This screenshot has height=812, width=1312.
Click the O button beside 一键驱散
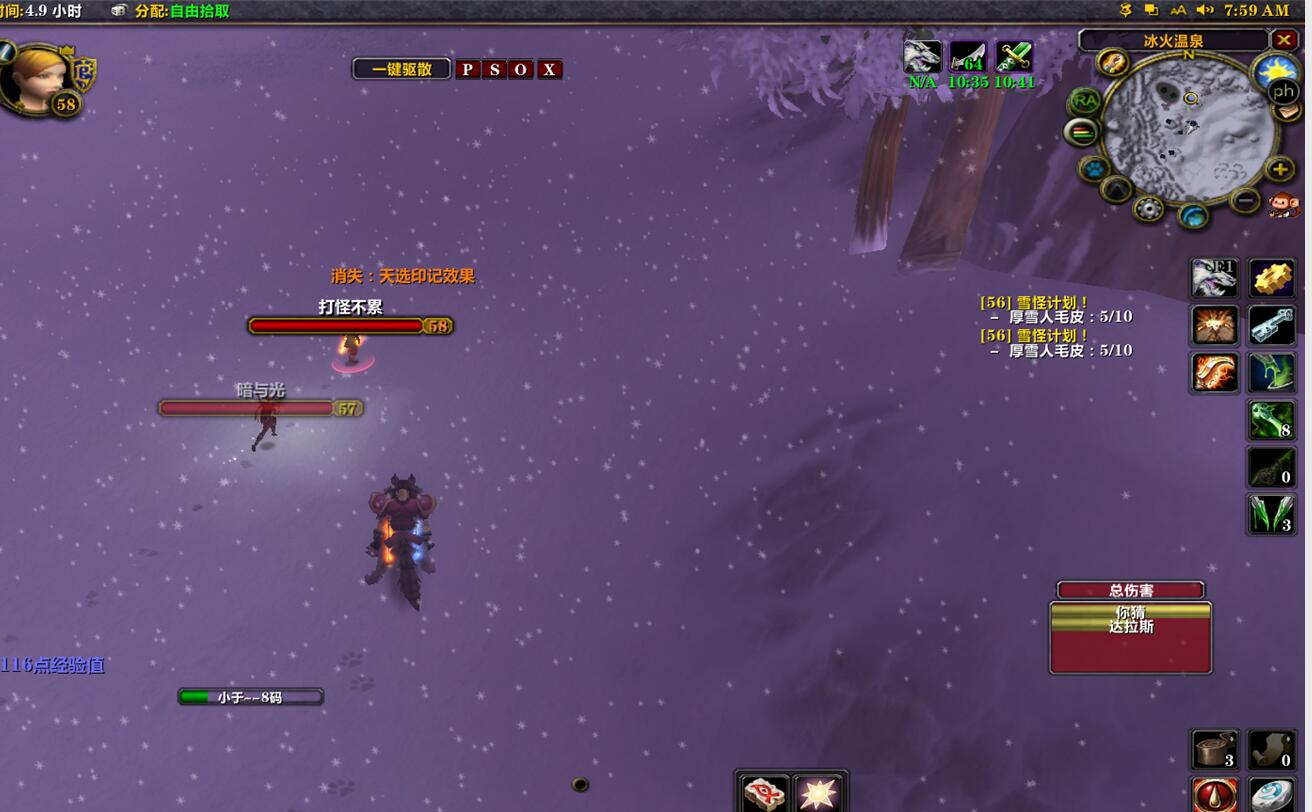[521, 69]
